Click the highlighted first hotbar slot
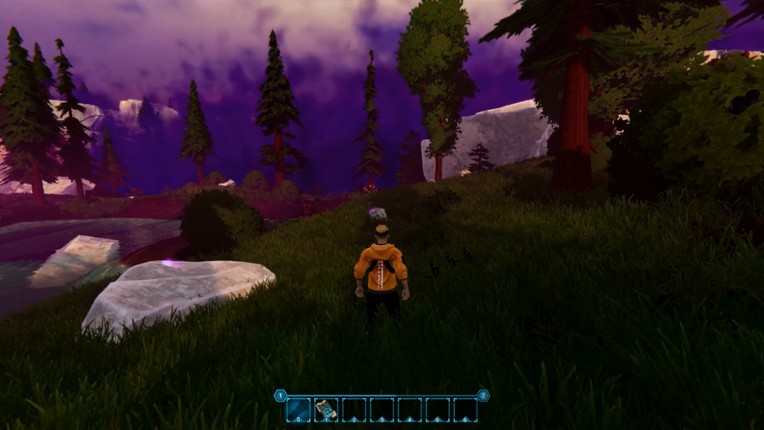 tap(298, 409)
